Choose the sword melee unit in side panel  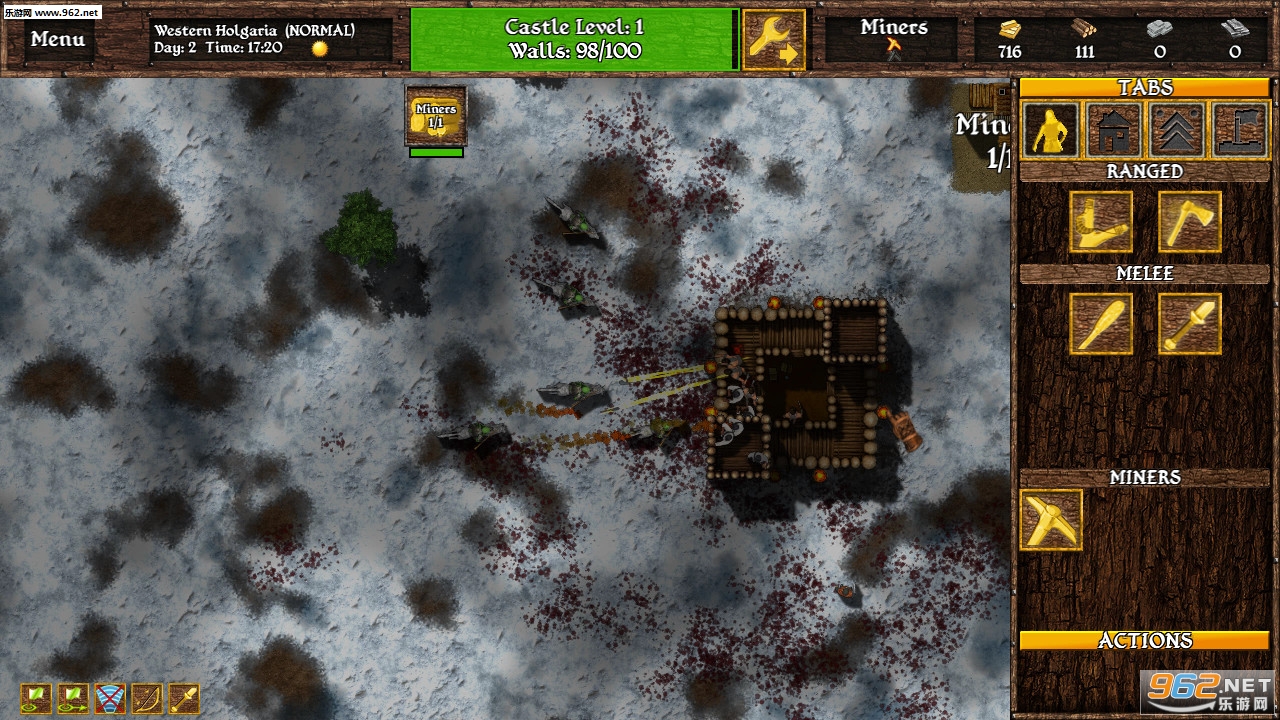click(1189, 323)
